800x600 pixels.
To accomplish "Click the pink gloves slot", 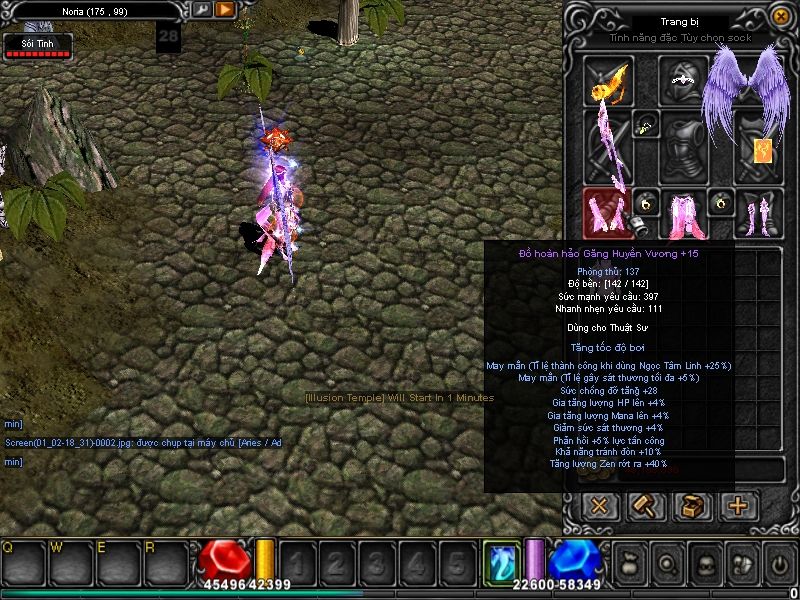I will point(607,211).
